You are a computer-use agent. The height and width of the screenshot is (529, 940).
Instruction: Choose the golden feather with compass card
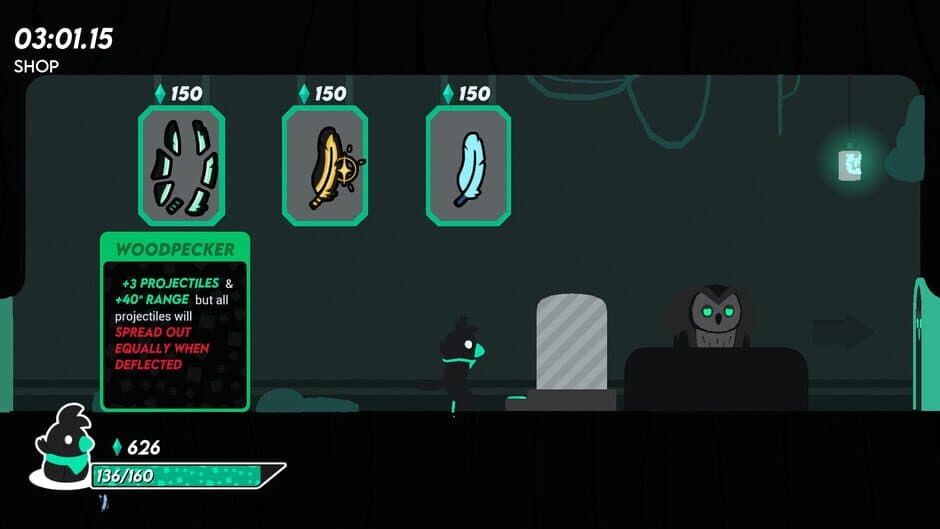(x=325, y=166)
